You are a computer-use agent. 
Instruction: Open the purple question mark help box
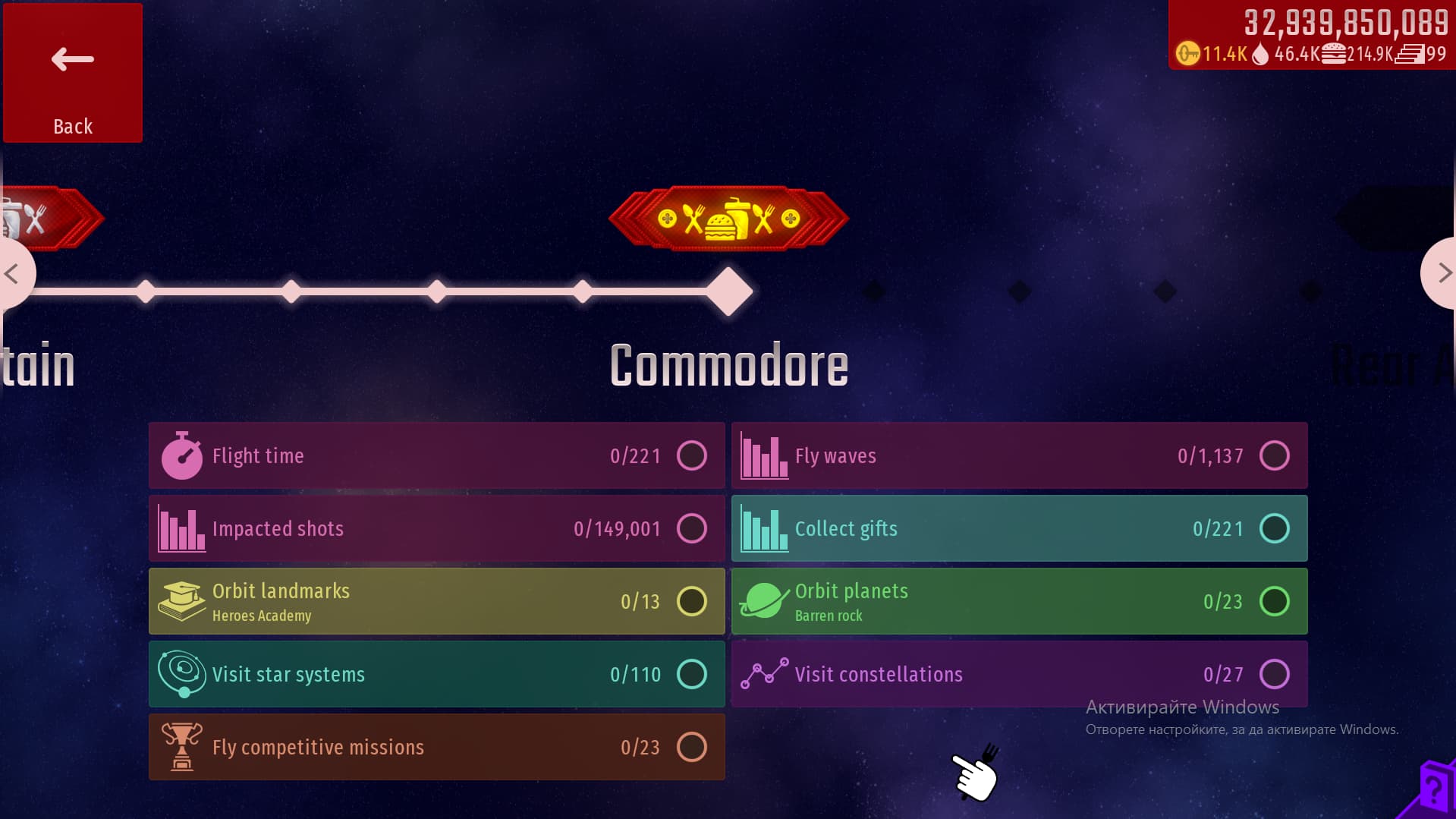(x=1432, y=789)
